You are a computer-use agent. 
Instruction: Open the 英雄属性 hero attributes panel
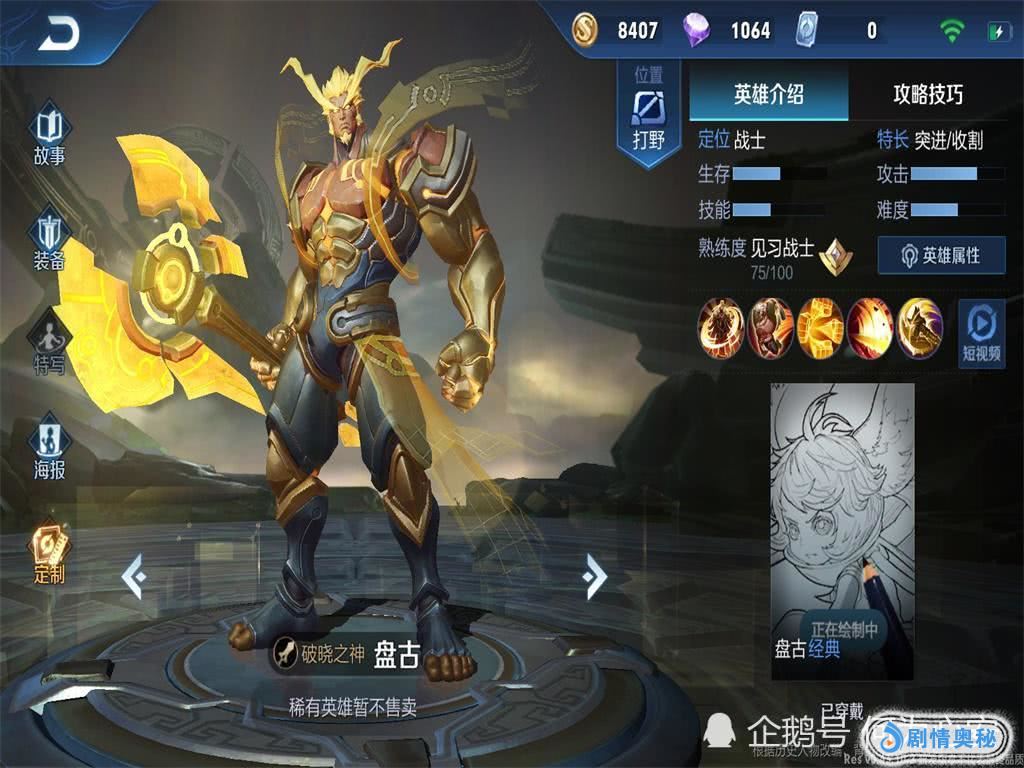[x=941, y=256]
